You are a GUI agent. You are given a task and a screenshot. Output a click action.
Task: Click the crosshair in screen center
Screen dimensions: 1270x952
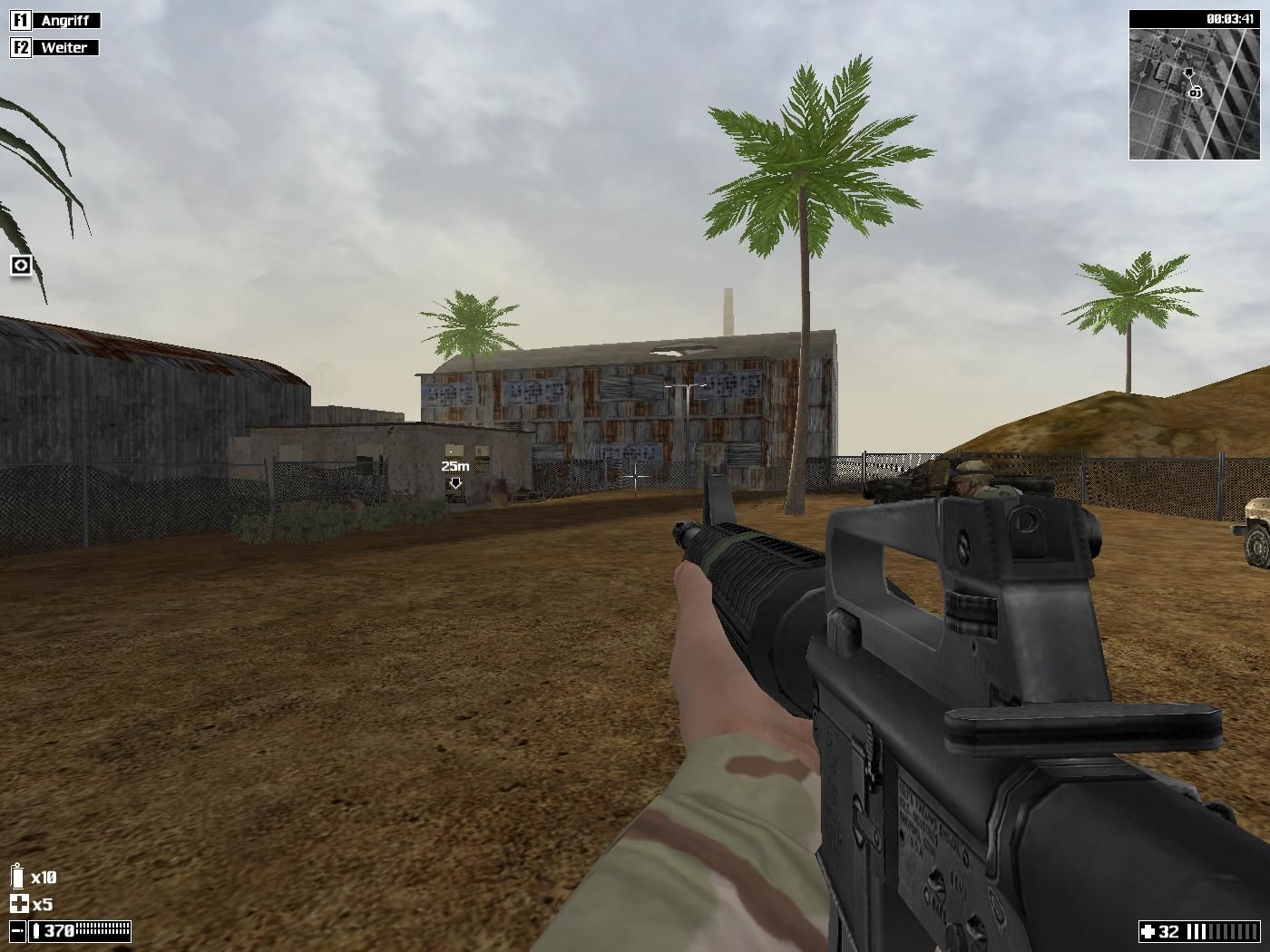(x=635, y=476)
